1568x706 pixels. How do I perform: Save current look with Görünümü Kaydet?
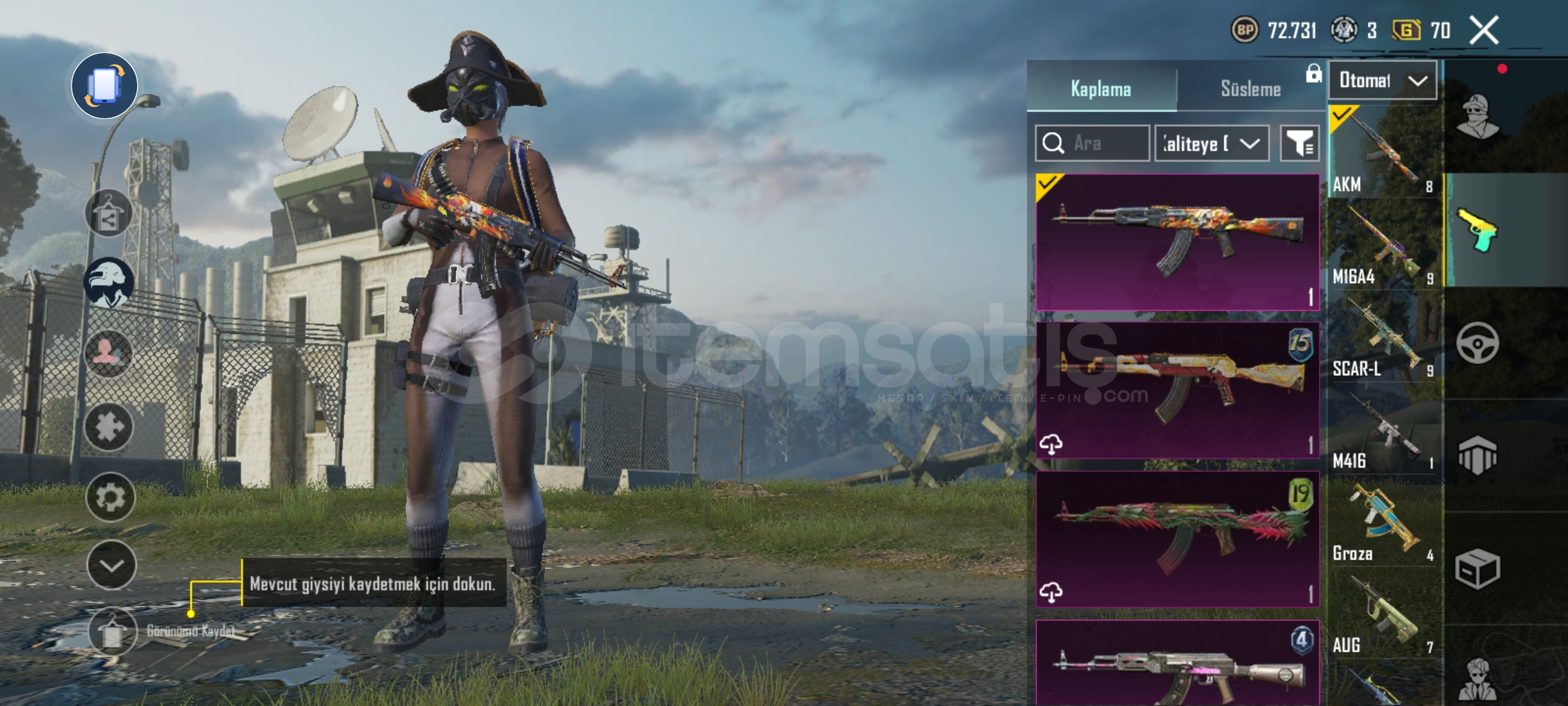coord(112,631)
